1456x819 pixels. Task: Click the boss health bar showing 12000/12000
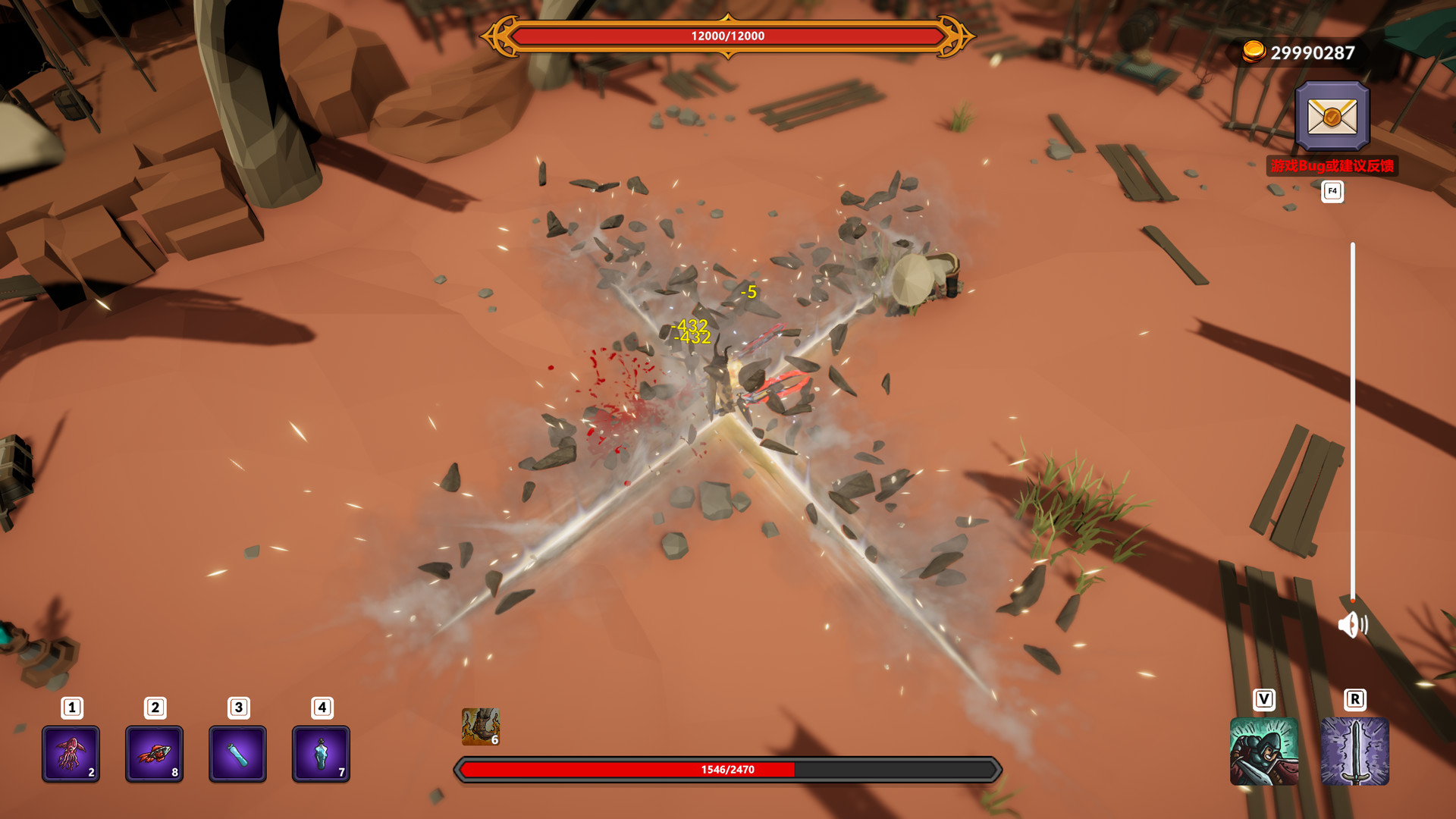click(x=726, y=34)
